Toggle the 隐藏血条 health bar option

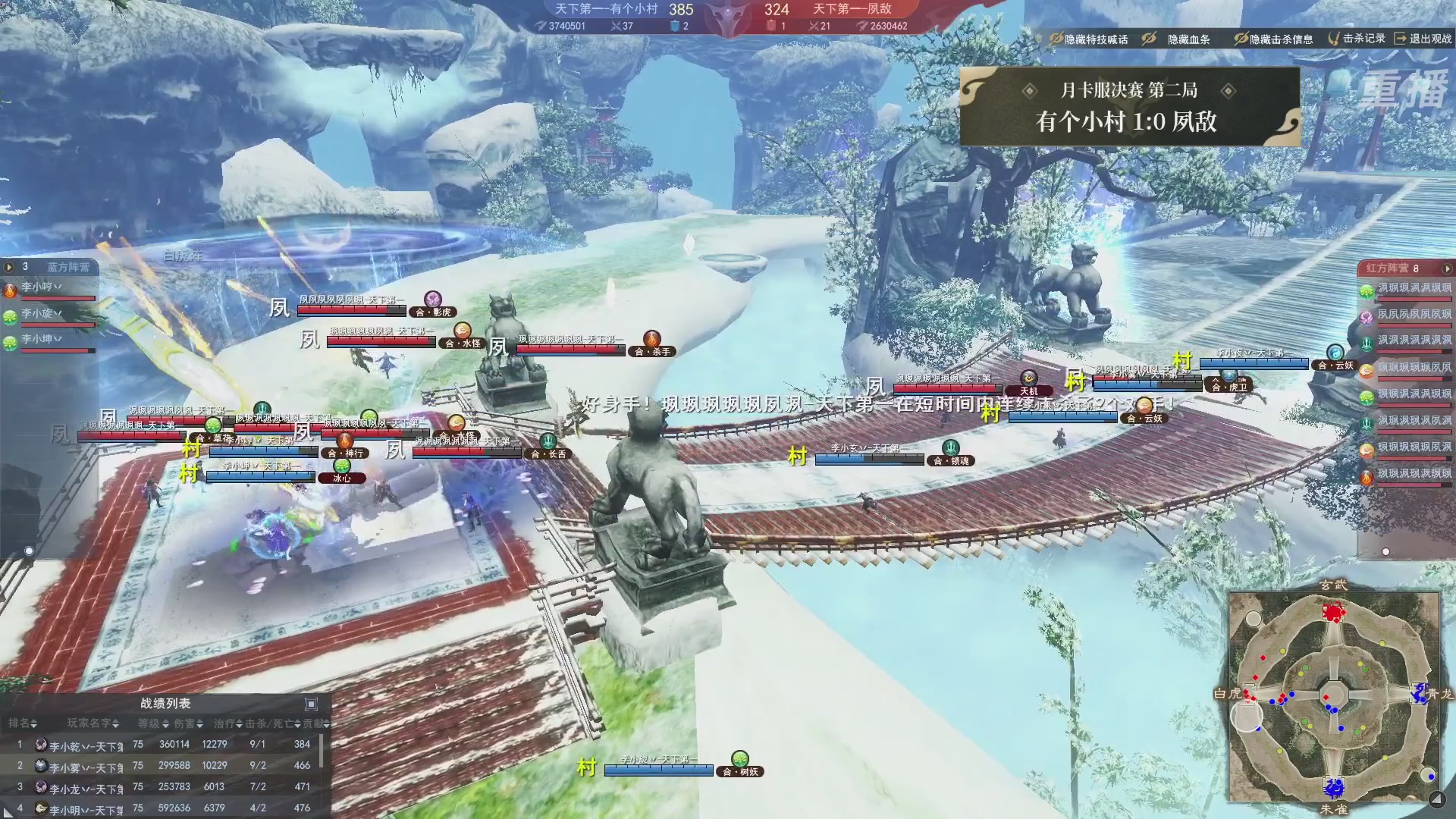click(1178, 39)
